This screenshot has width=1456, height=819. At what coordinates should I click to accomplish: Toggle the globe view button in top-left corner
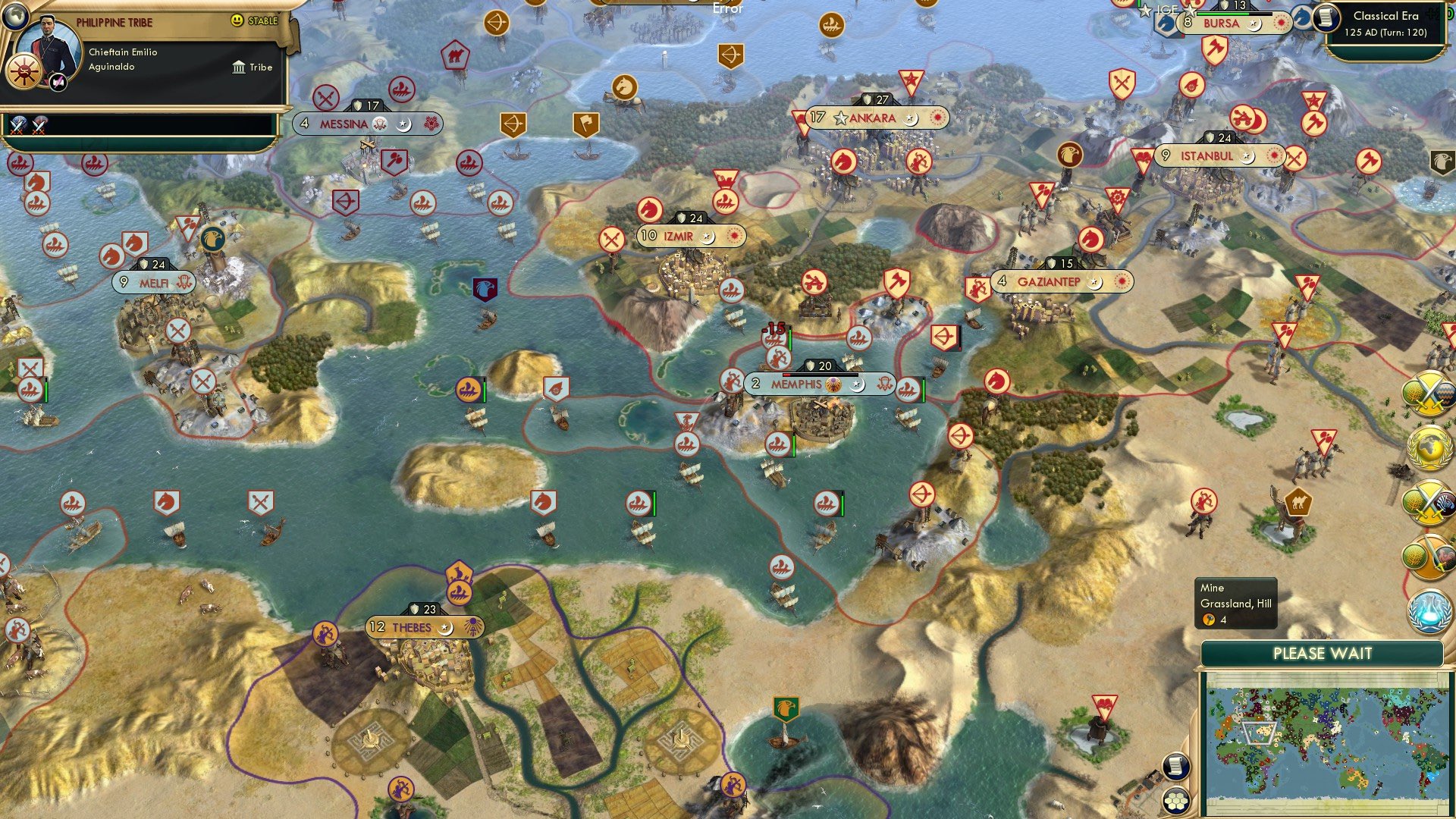point(15,17)
